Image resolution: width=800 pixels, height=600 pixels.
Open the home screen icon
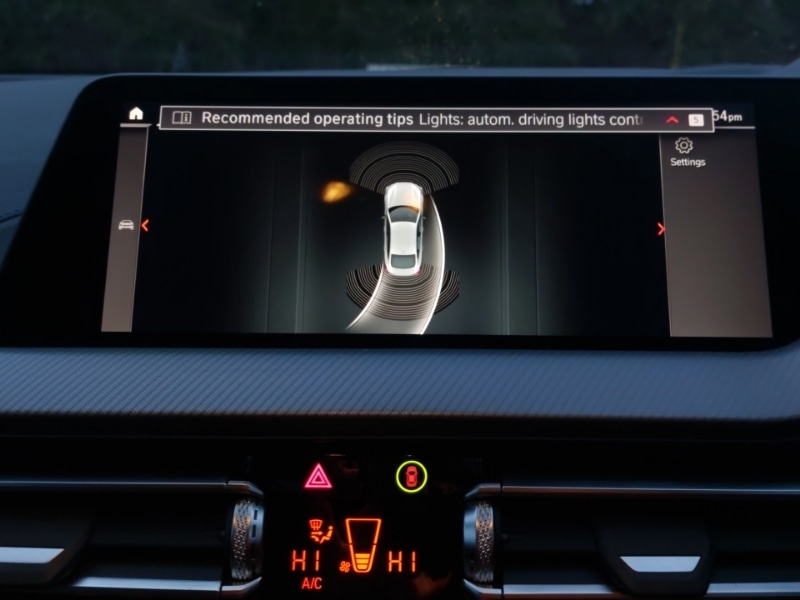point(136,113)
